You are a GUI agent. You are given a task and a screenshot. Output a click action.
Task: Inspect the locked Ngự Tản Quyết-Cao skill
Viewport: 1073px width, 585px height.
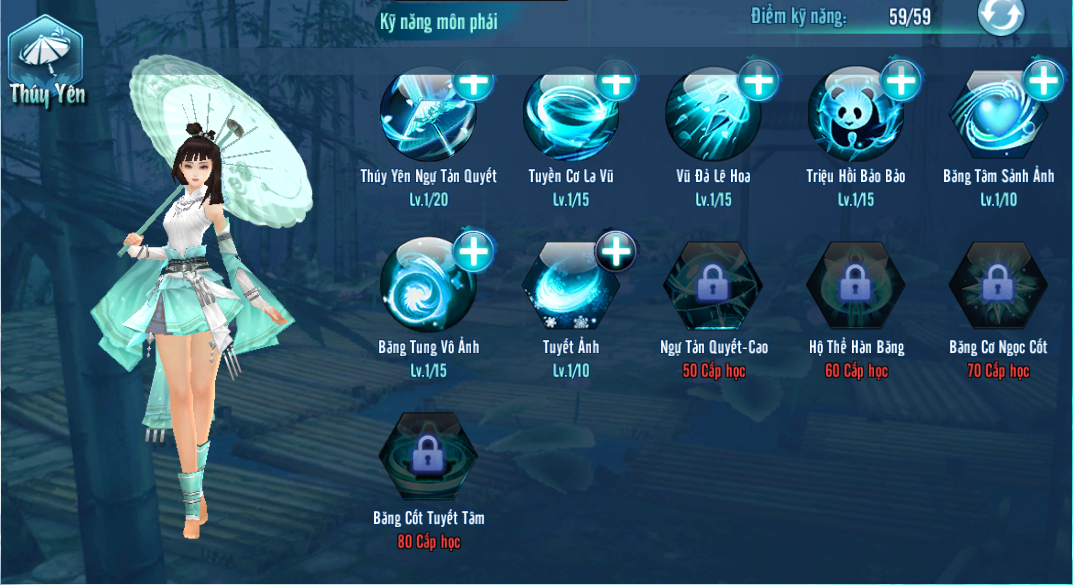tap(712, 286)
